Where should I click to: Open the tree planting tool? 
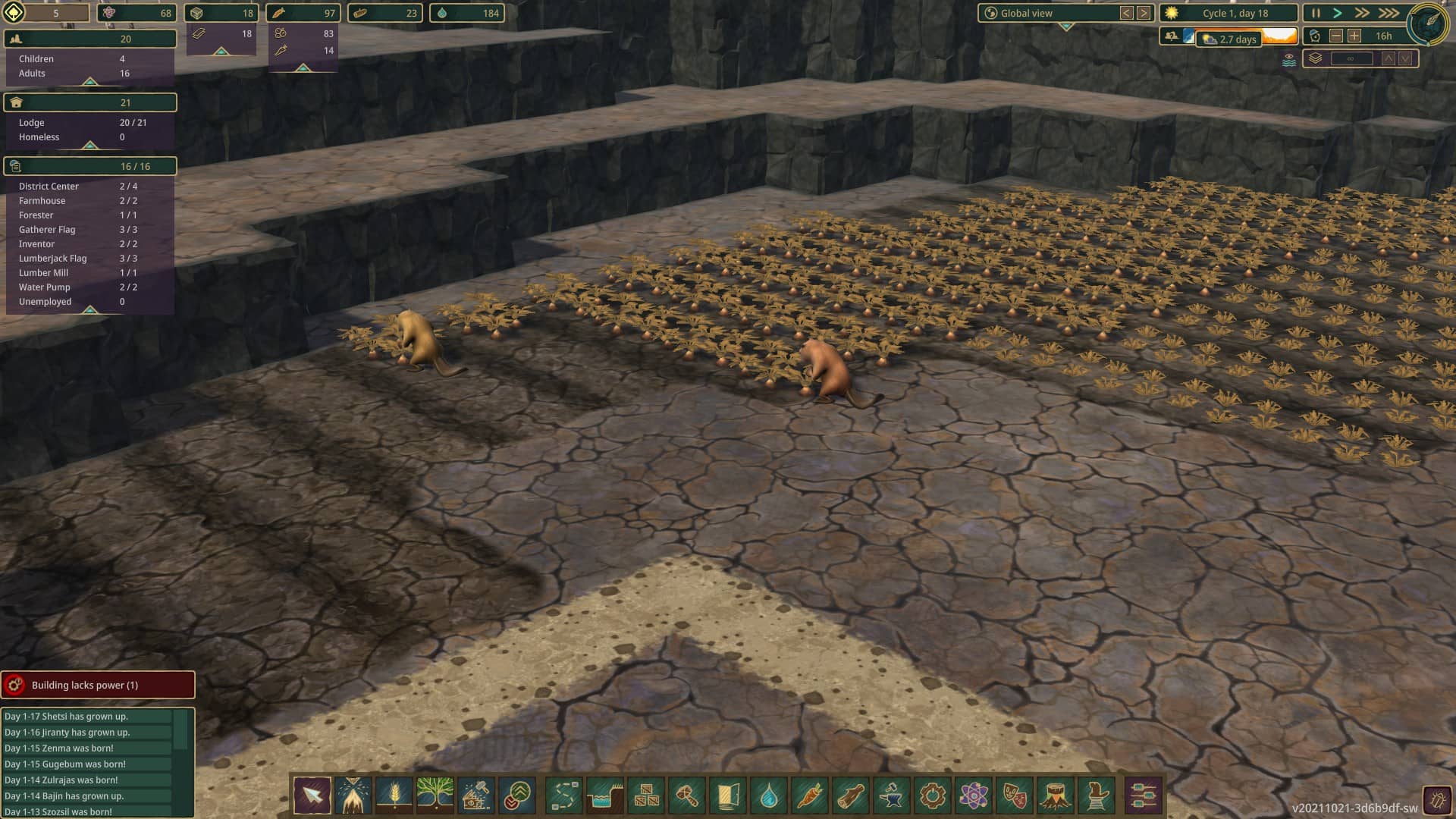[x=435, y=795]
